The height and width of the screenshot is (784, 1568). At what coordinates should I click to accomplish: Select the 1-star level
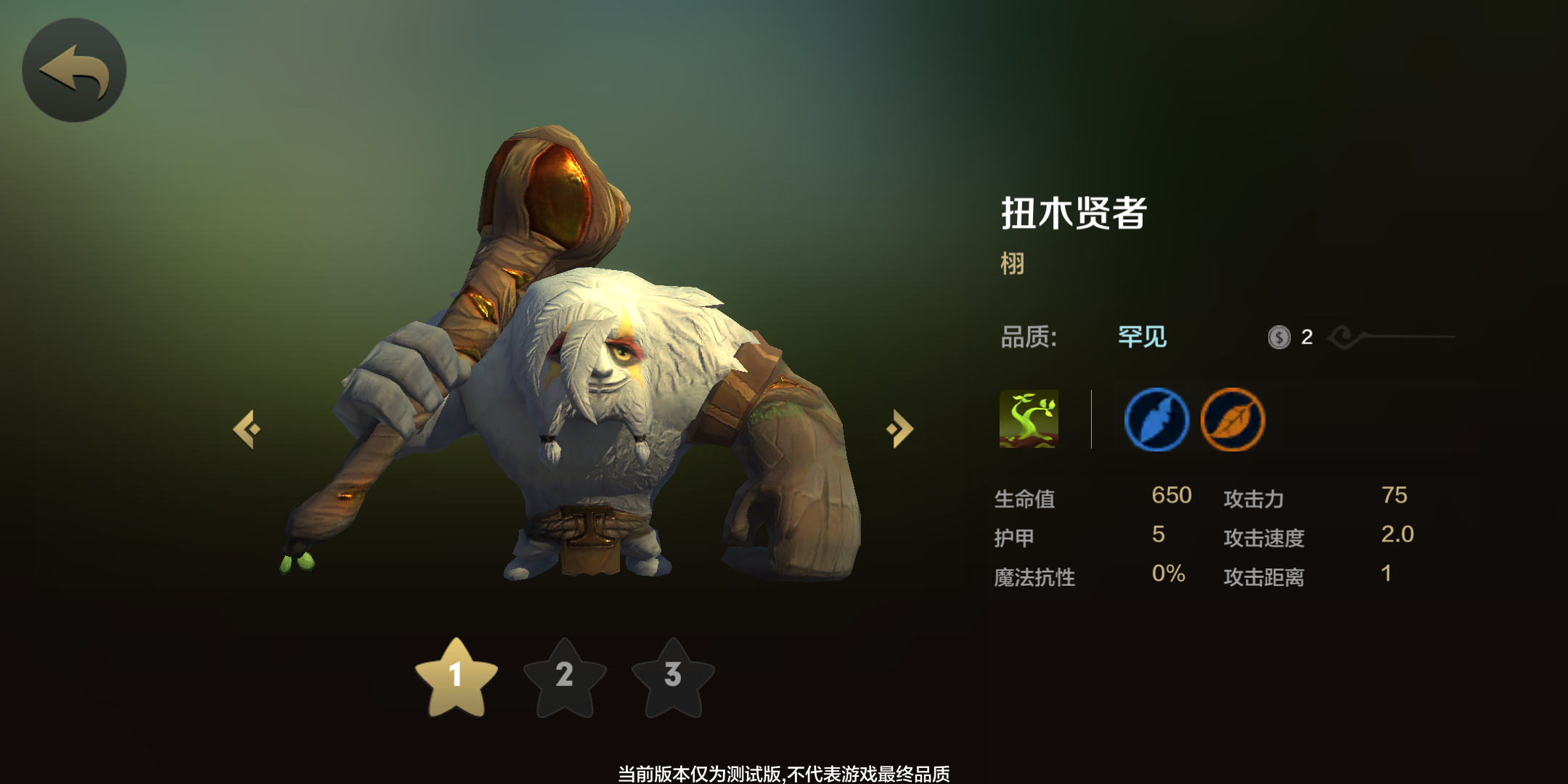456,677
